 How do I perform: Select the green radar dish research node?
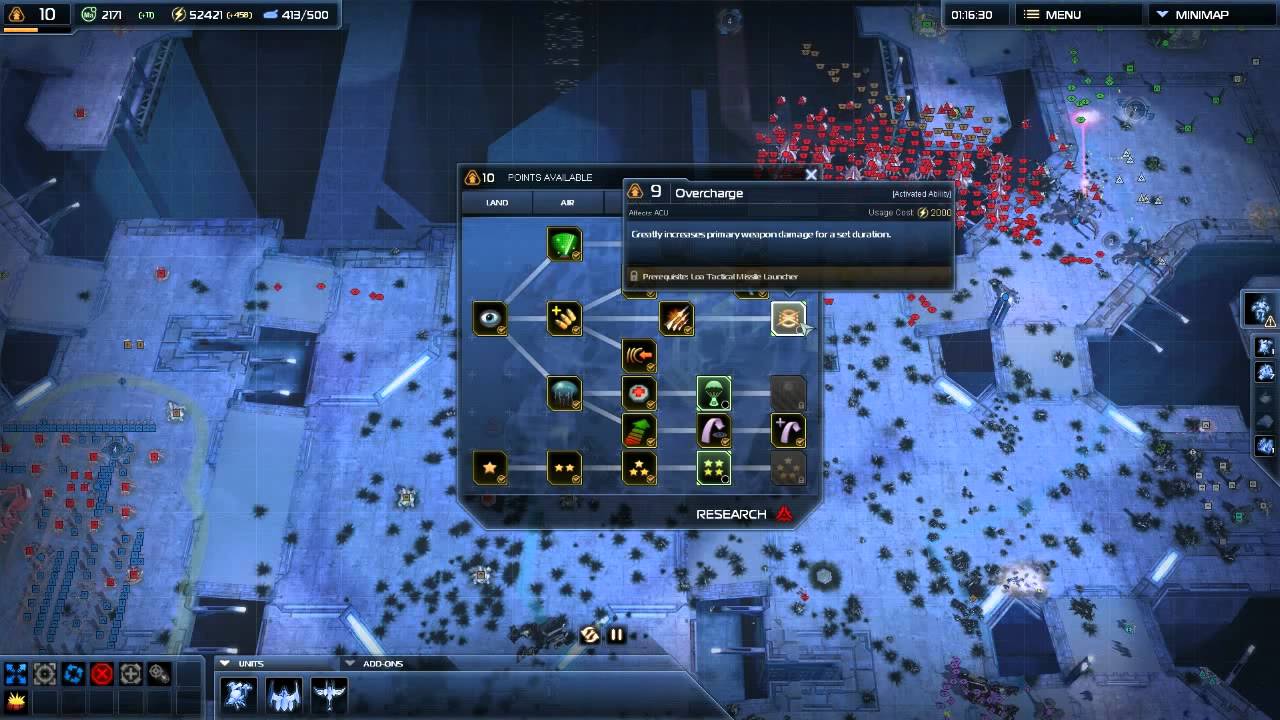564,244
